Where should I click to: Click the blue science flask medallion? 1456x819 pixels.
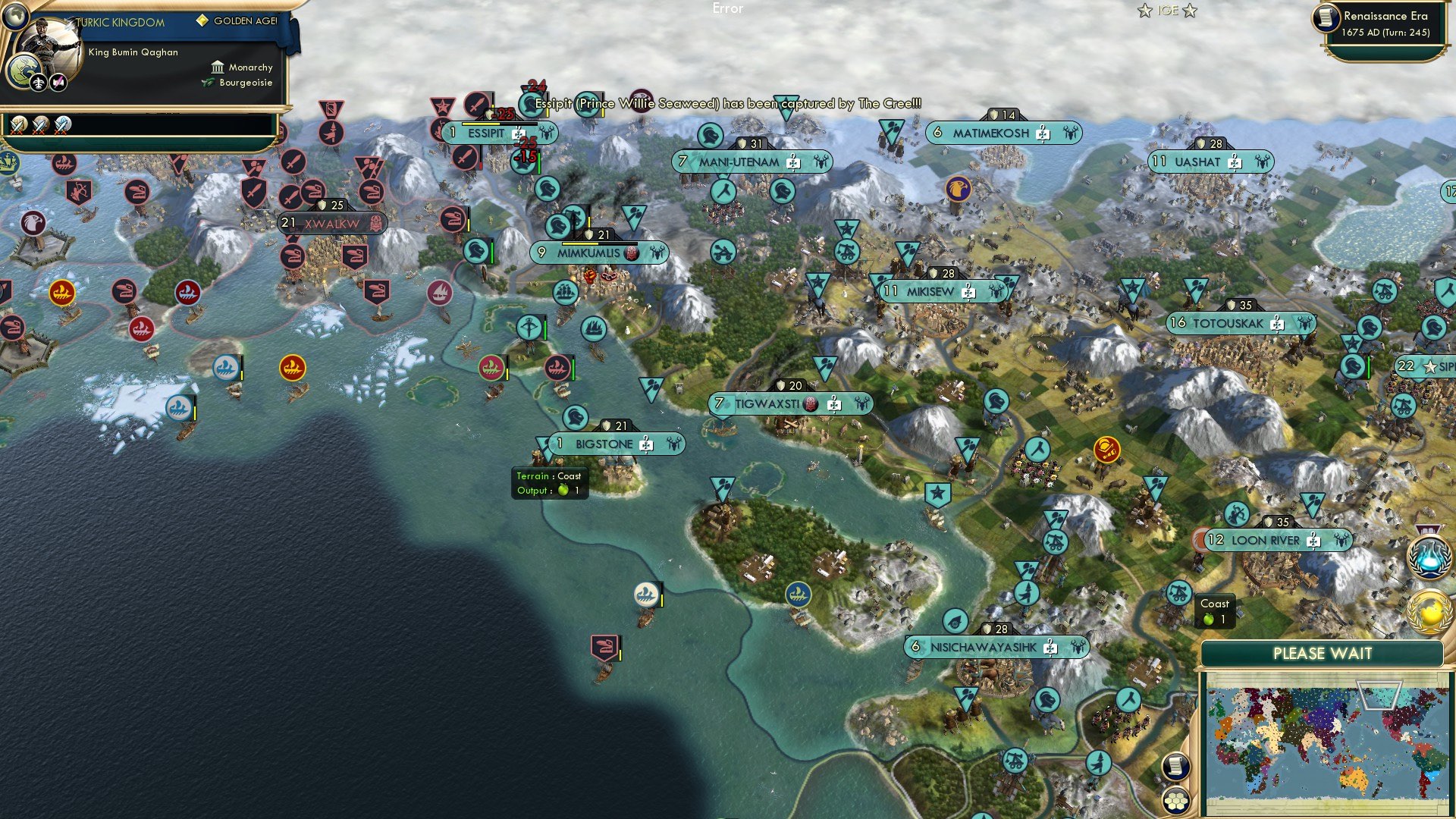coord(1430,556)
